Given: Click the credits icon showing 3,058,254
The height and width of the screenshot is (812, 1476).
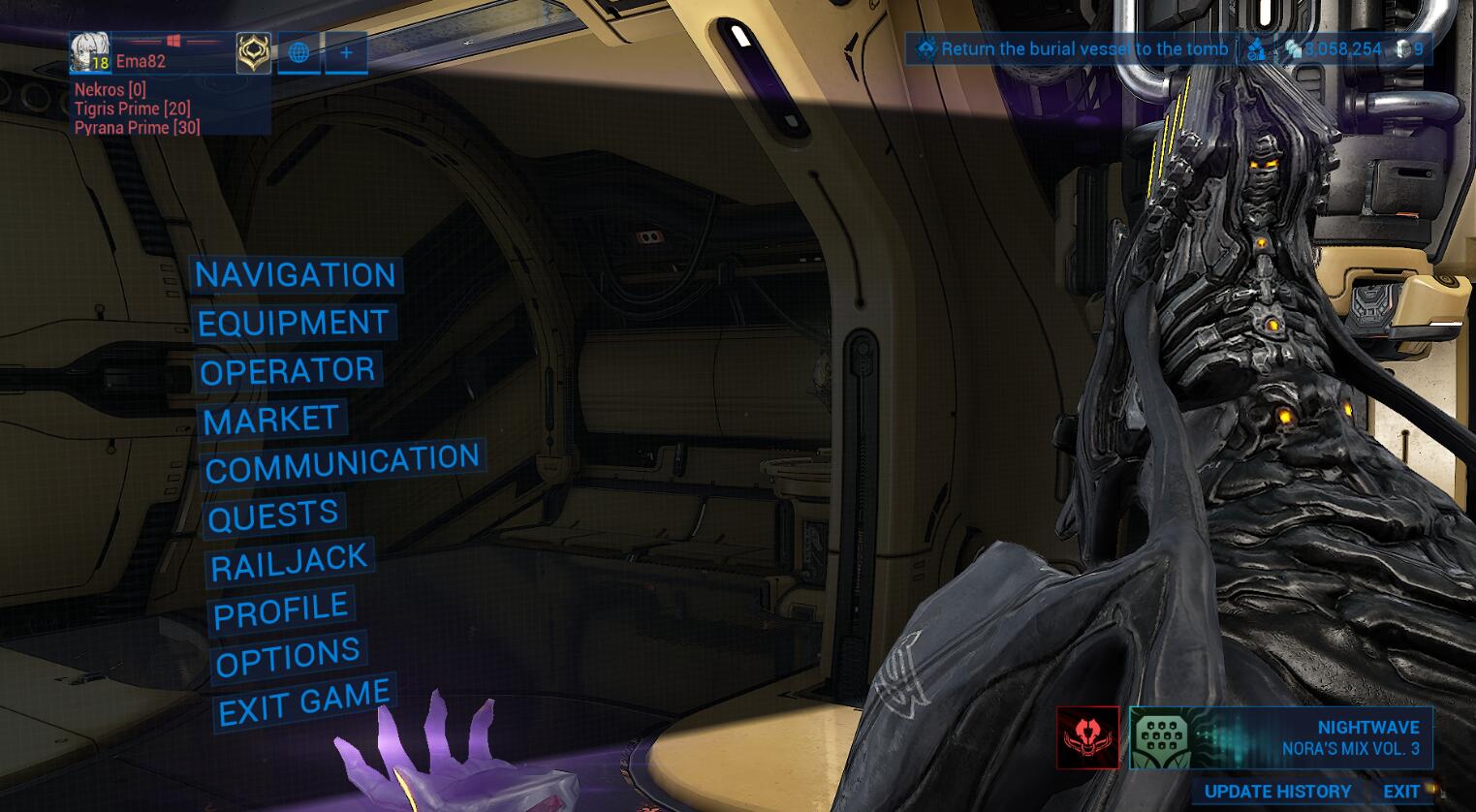Looking at the screenshot, I should pos(1296,48).
